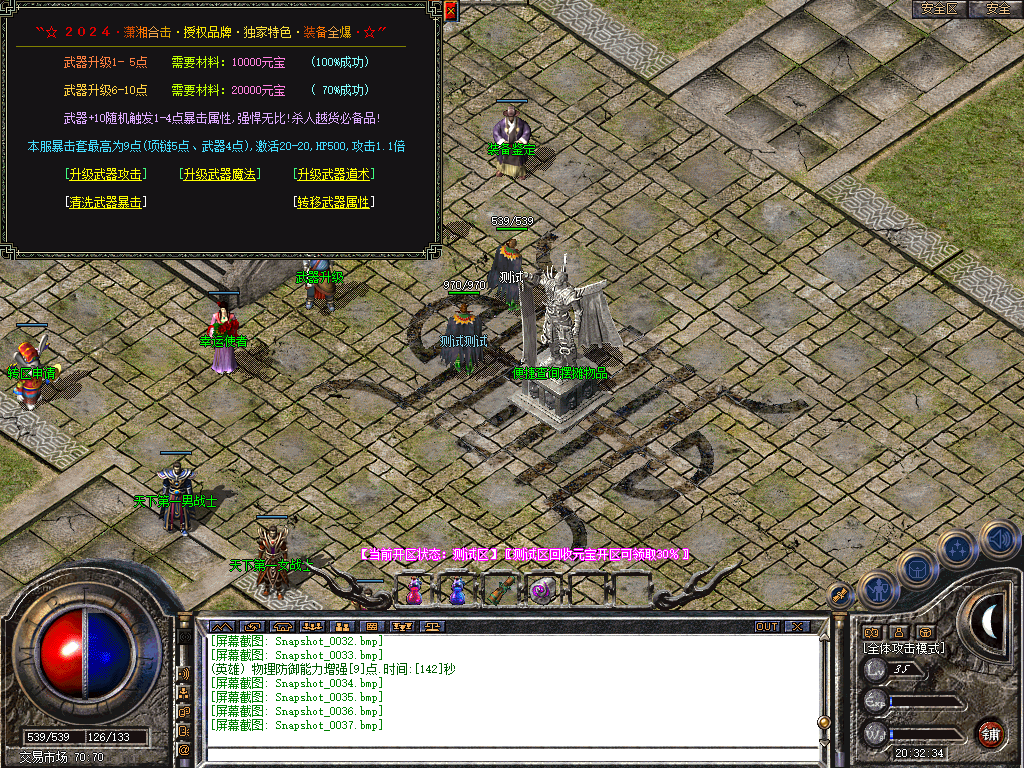Screen dimensions: 1024x768
Task: Use the purple scroll in the belt
Action: [543, 591]
